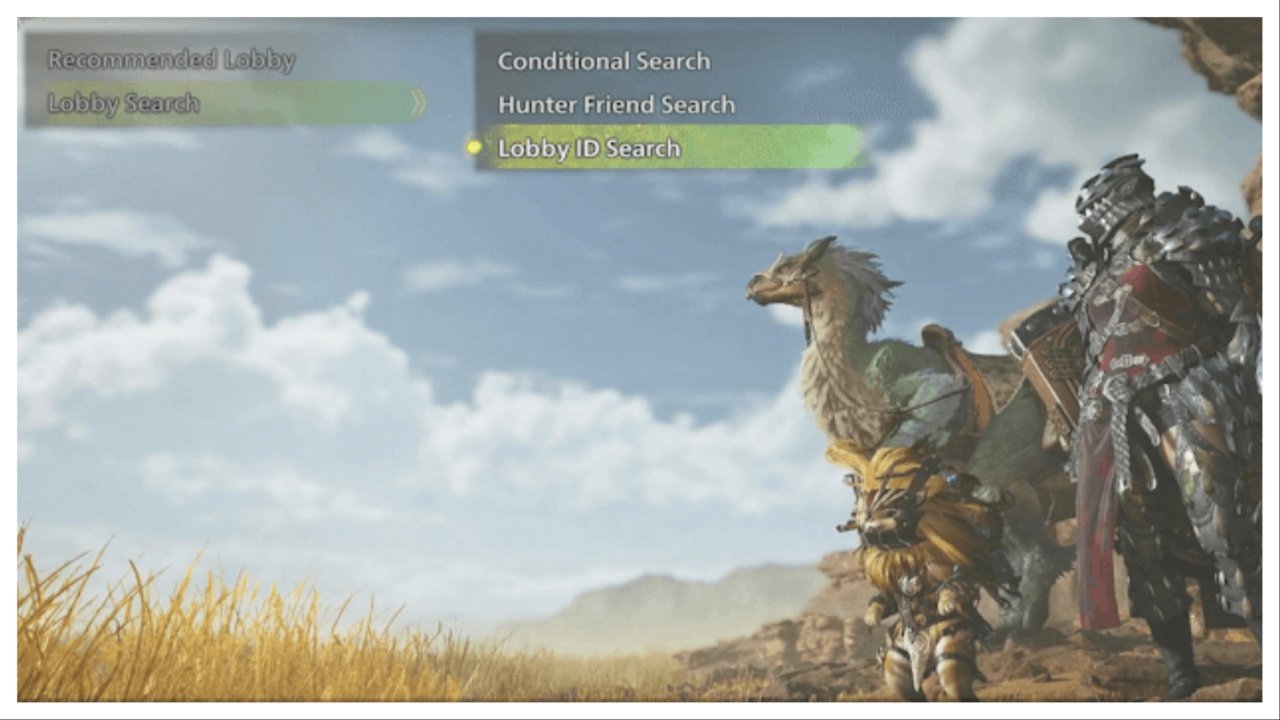
Task: Select the yellow cursor dot beside Lobby ID Search
Action: (472, 148)
